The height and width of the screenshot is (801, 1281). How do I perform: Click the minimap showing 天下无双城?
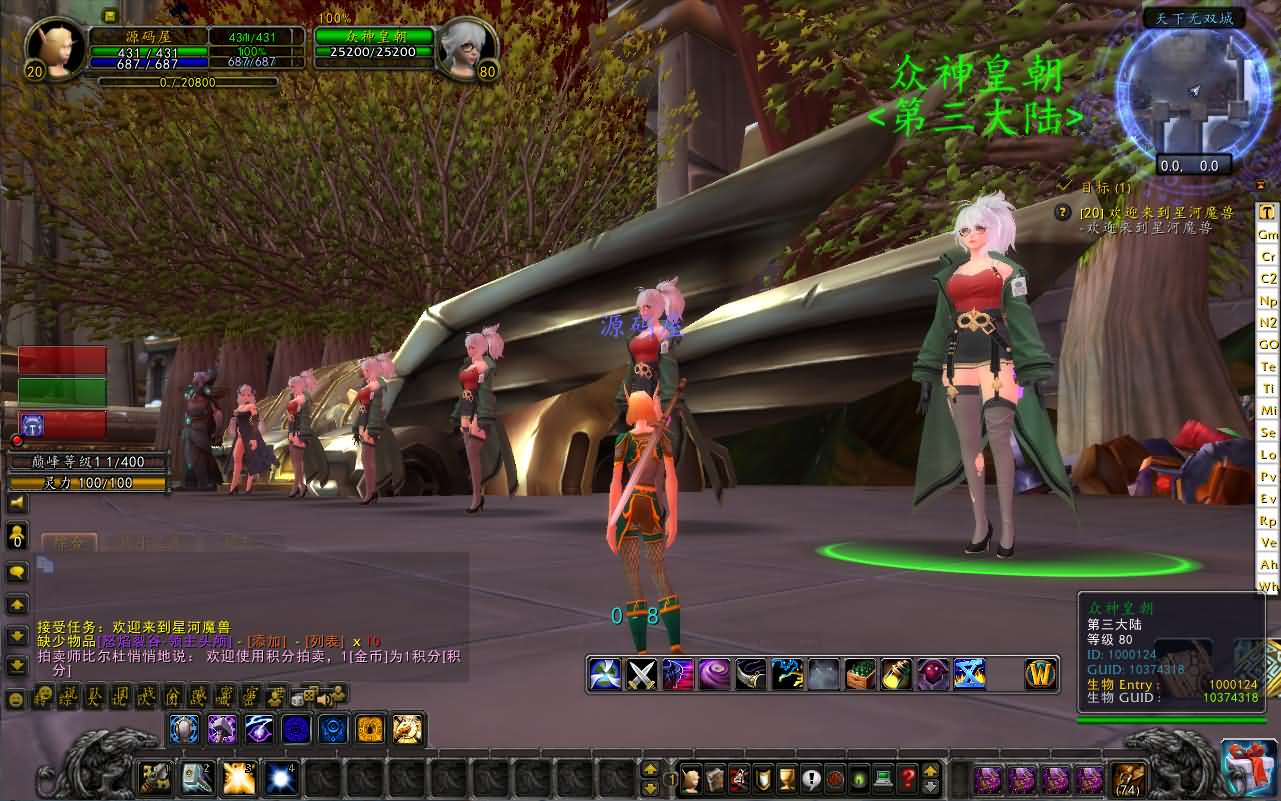pos(1193,92)
